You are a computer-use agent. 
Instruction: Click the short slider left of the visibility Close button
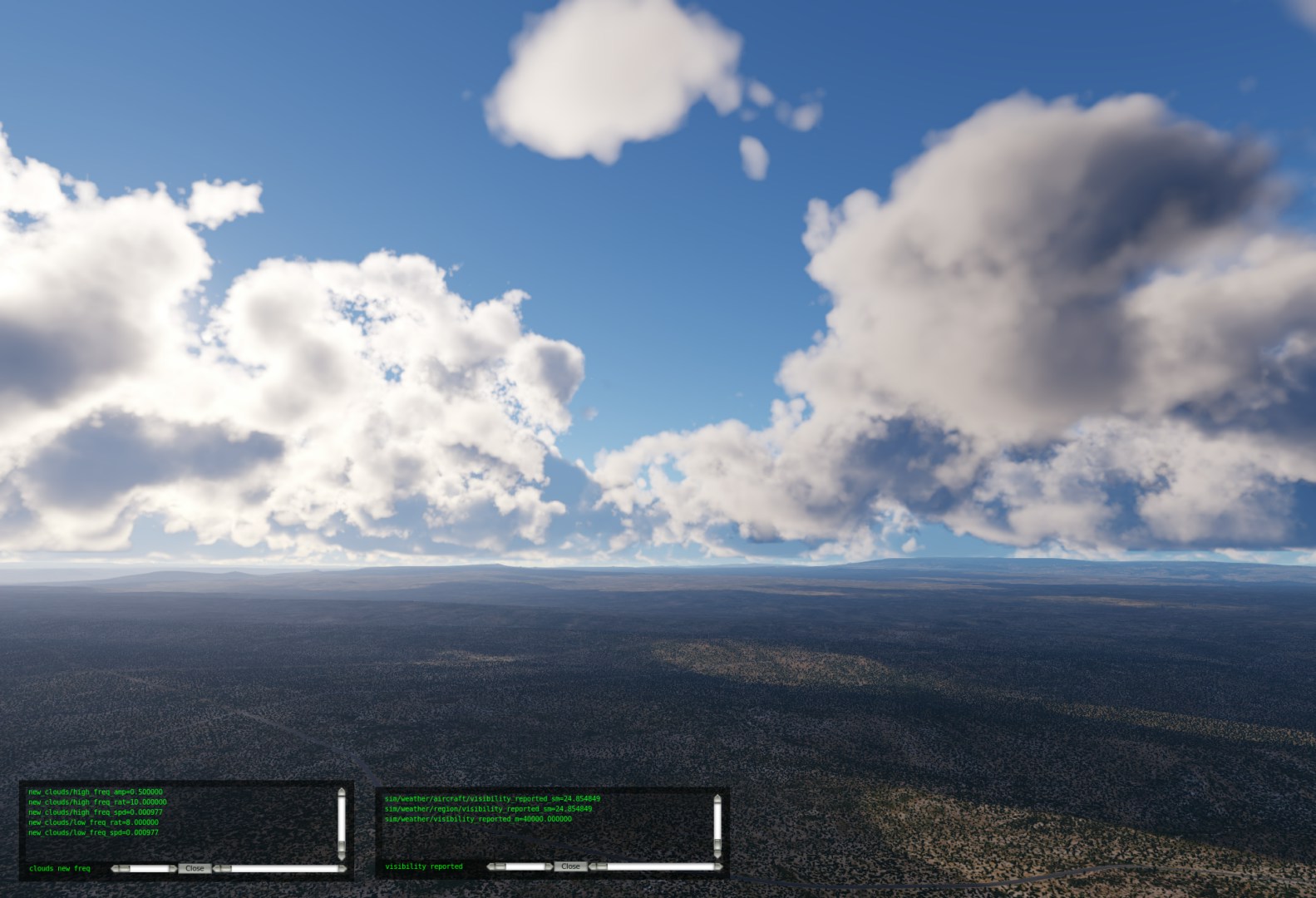520,866
